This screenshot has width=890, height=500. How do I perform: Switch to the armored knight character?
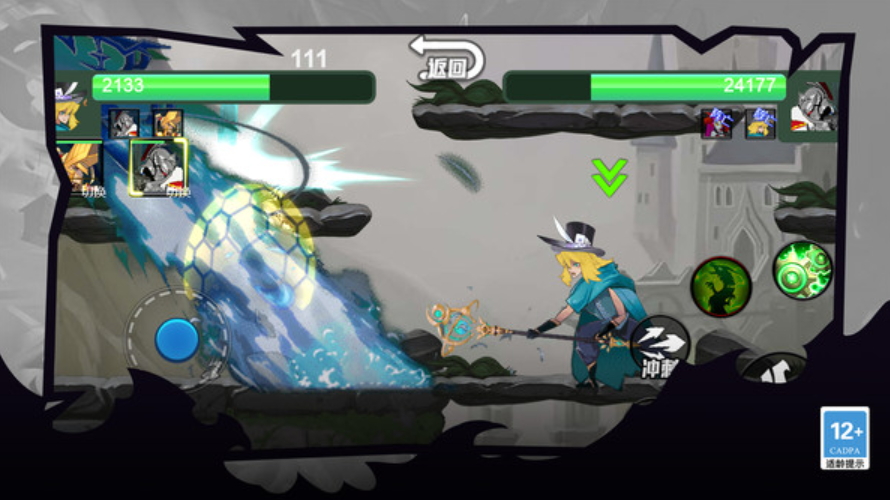(x=158, y=166)
